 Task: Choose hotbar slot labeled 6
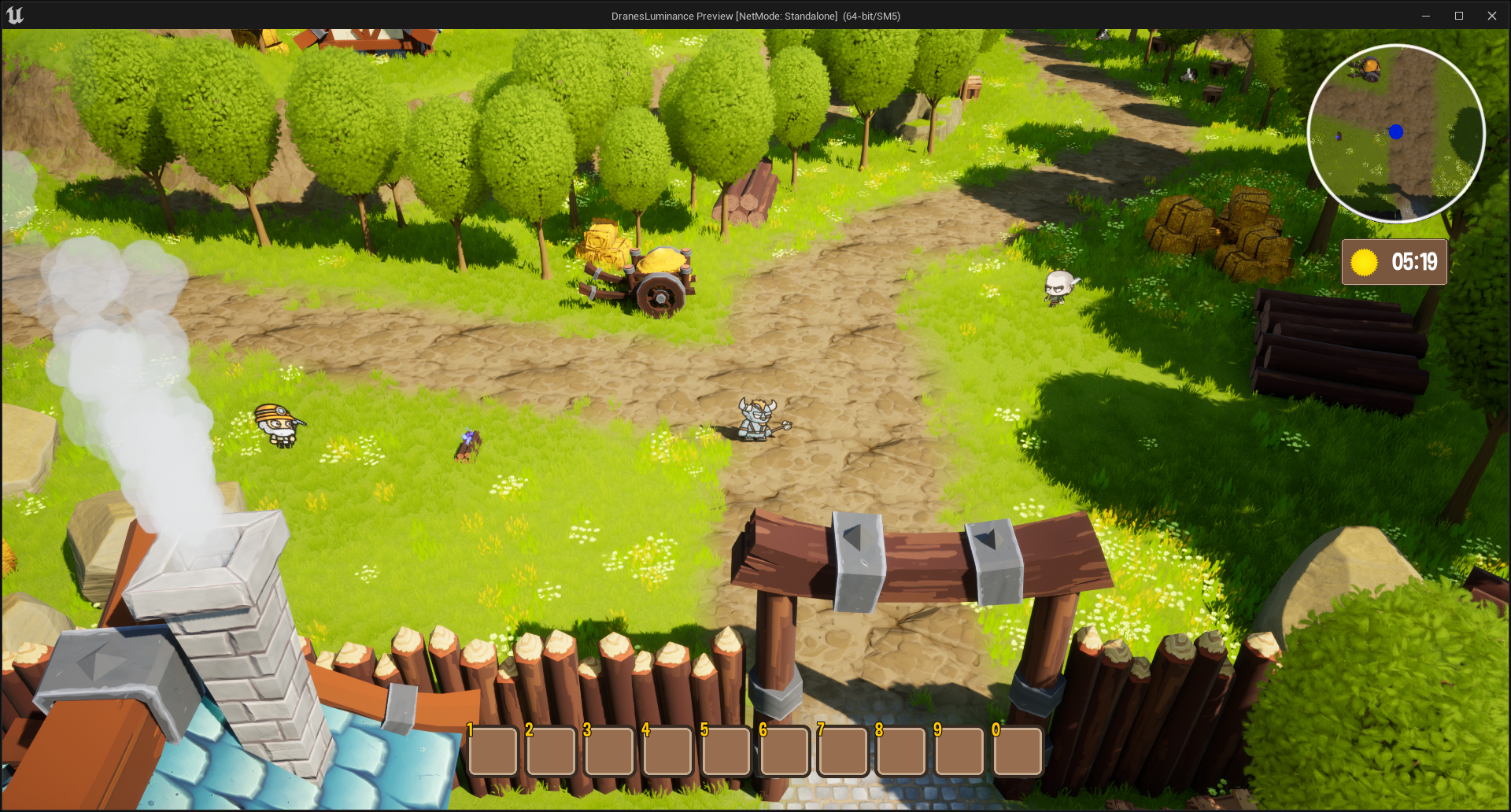(x=785, y=751)
